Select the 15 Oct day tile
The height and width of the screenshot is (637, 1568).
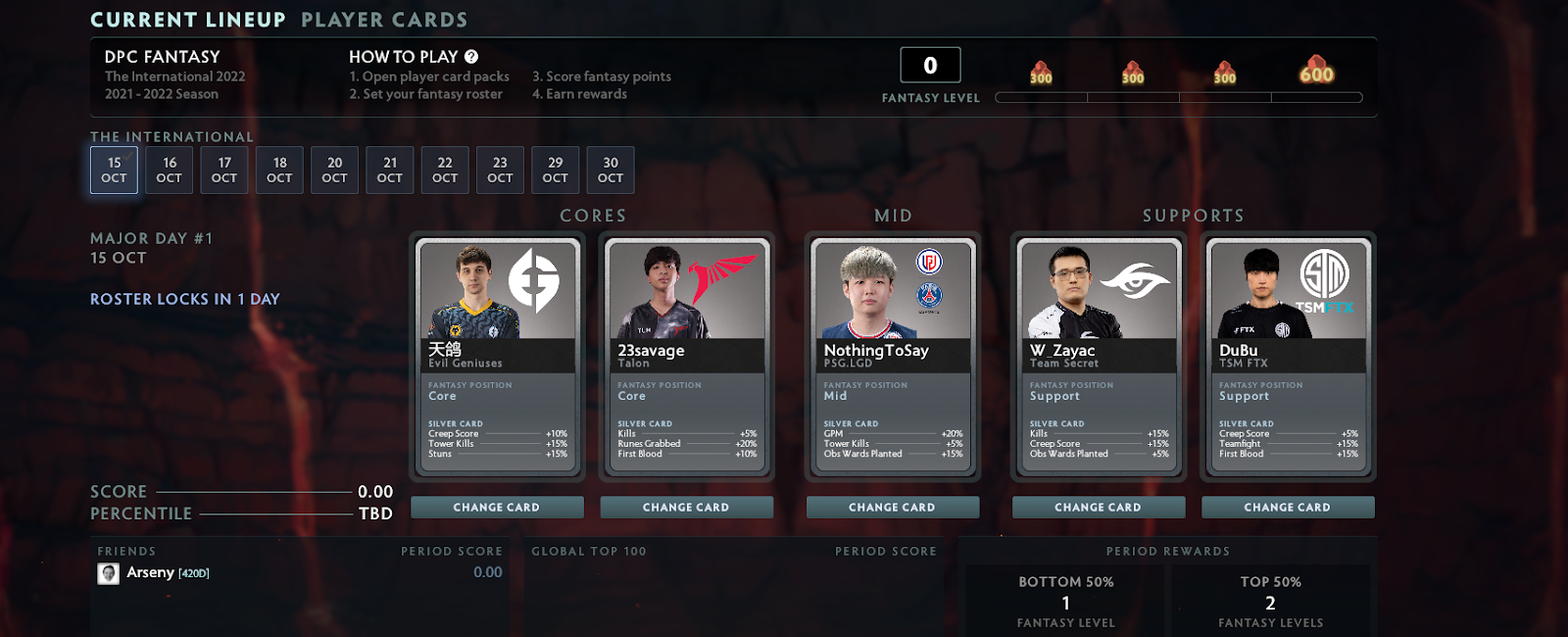[114, 170]
